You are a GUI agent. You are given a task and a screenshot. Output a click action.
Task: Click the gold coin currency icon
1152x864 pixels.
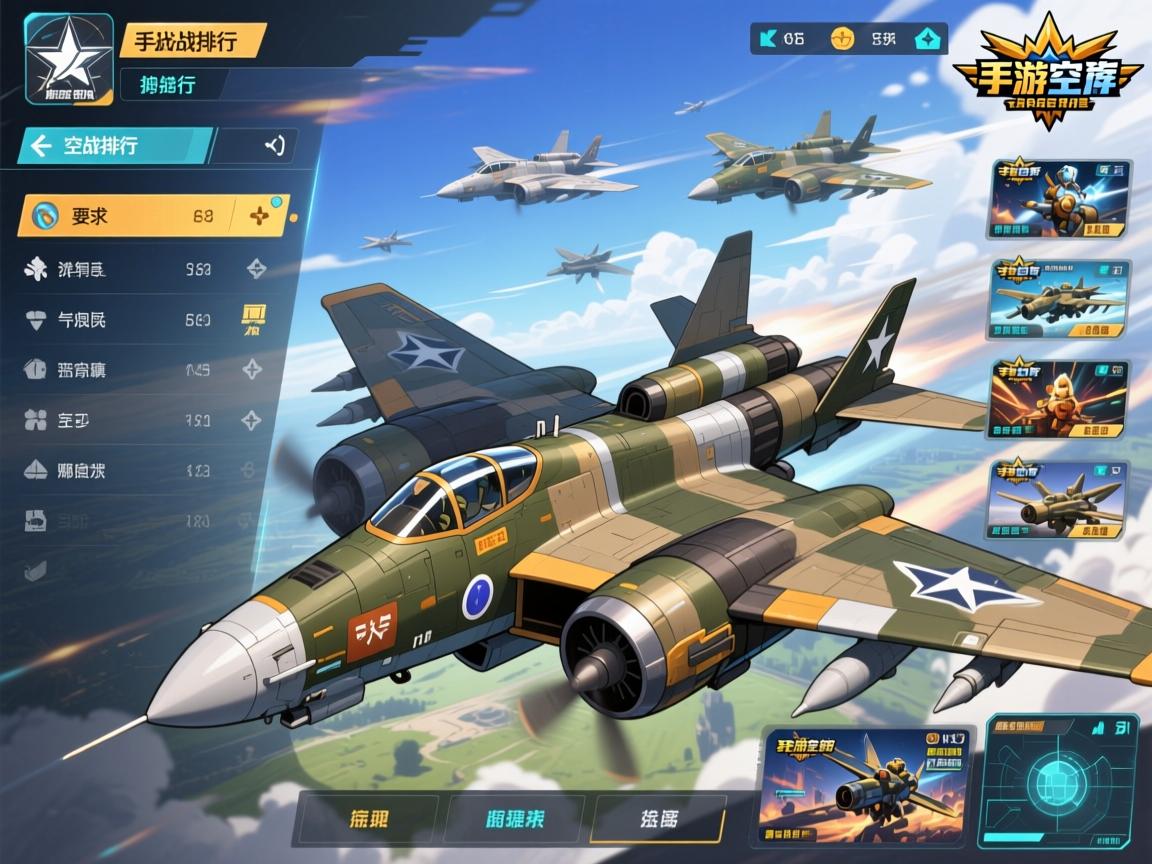(x=844, y=39)
